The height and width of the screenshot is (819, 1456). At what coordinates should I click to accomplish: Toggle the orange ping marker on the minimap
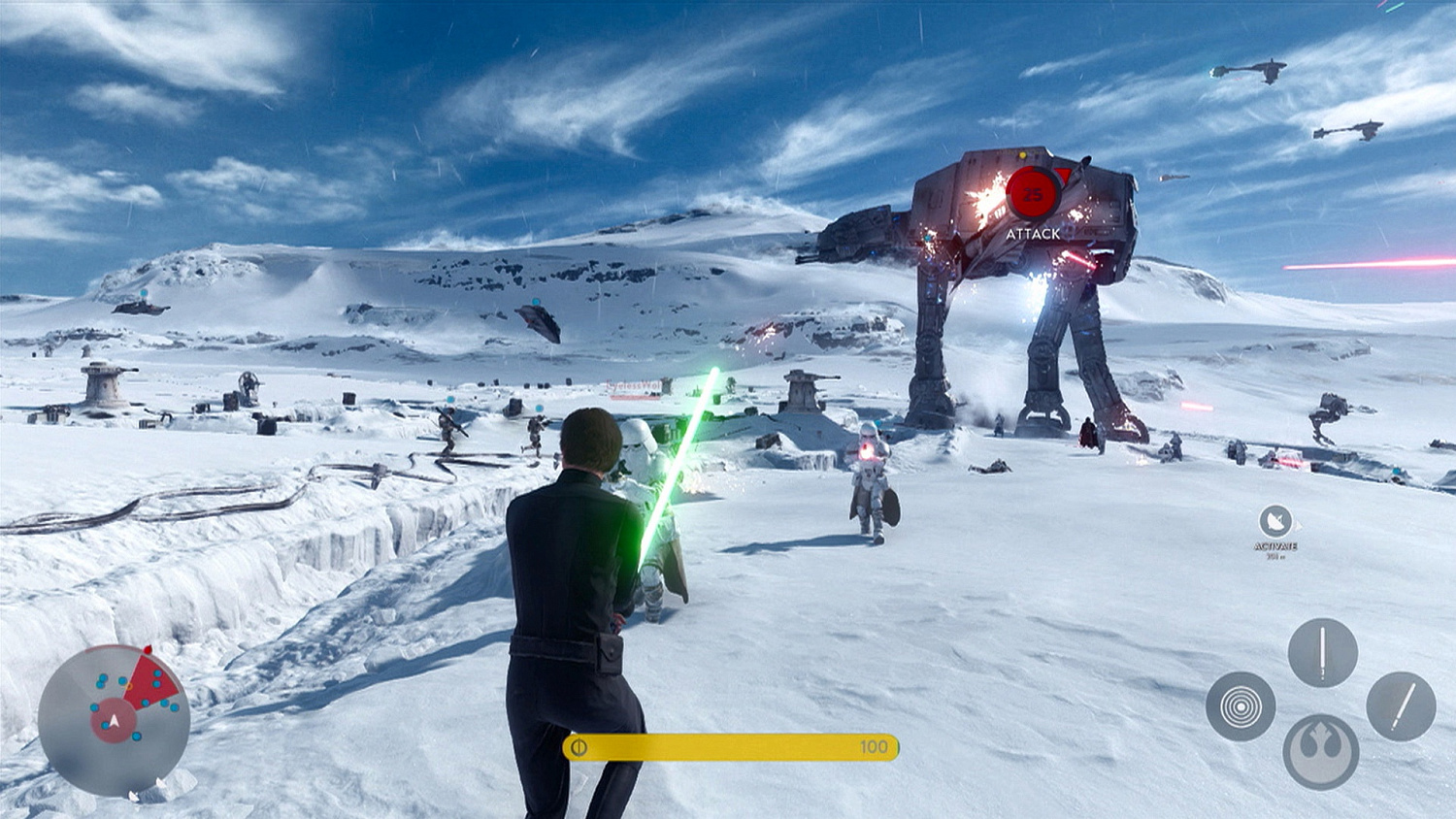click(x=129, y=686)
